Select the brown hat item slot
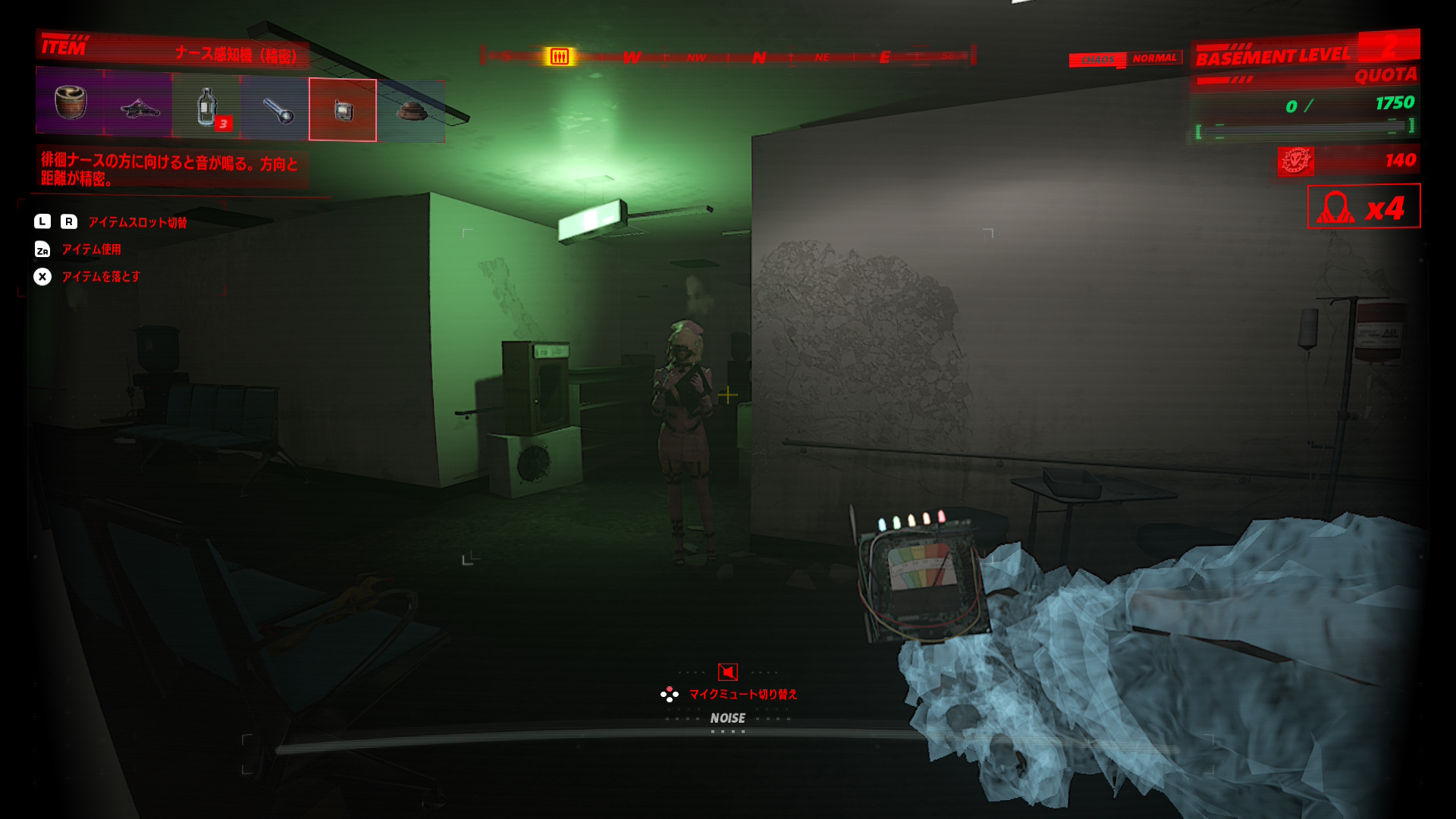 pos(411,111)
